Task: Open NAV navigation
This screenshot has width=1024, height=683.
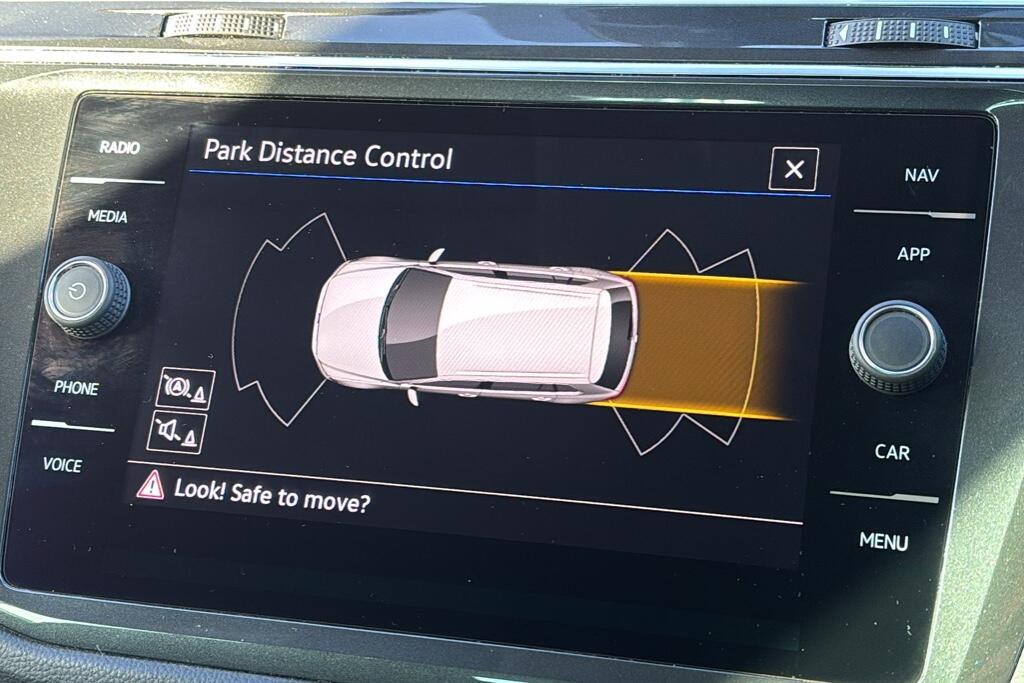Action: point(921,175)
